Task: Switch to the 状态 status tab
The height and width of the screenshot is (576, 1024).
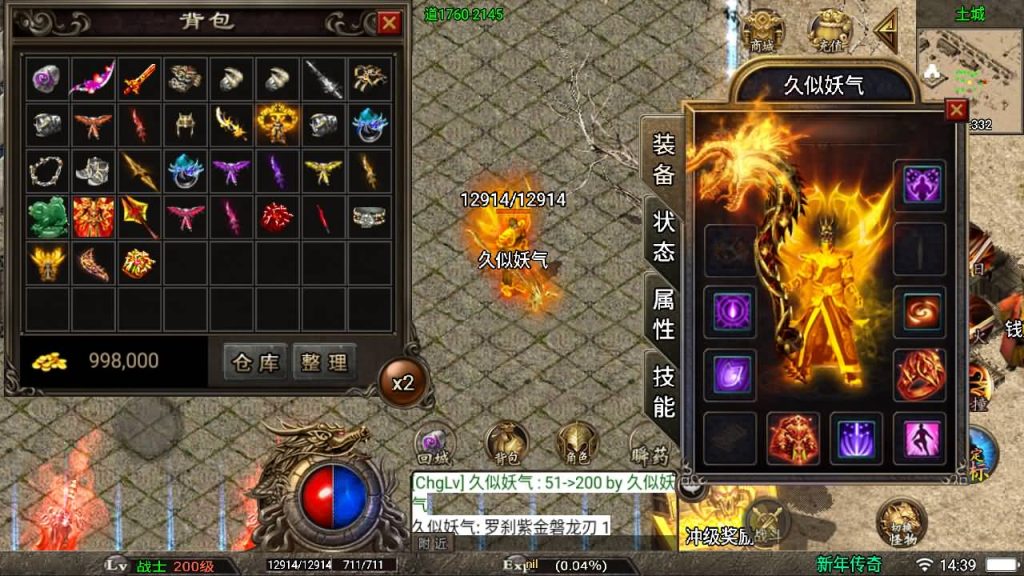Action: coord(664,236)
